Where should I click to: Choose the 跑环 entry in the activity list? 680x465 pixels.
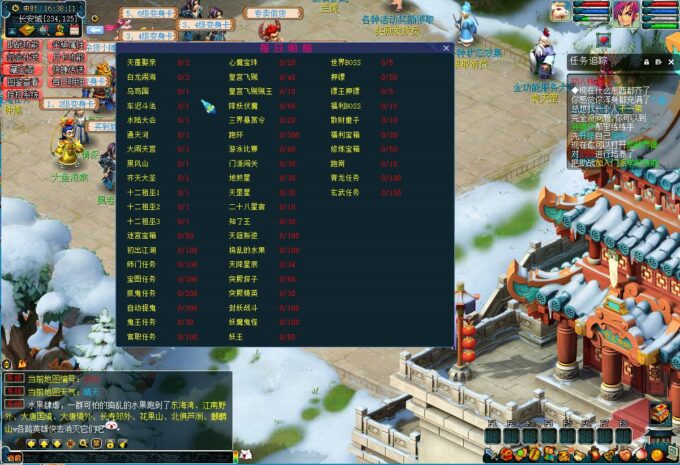tap(236, 134)
